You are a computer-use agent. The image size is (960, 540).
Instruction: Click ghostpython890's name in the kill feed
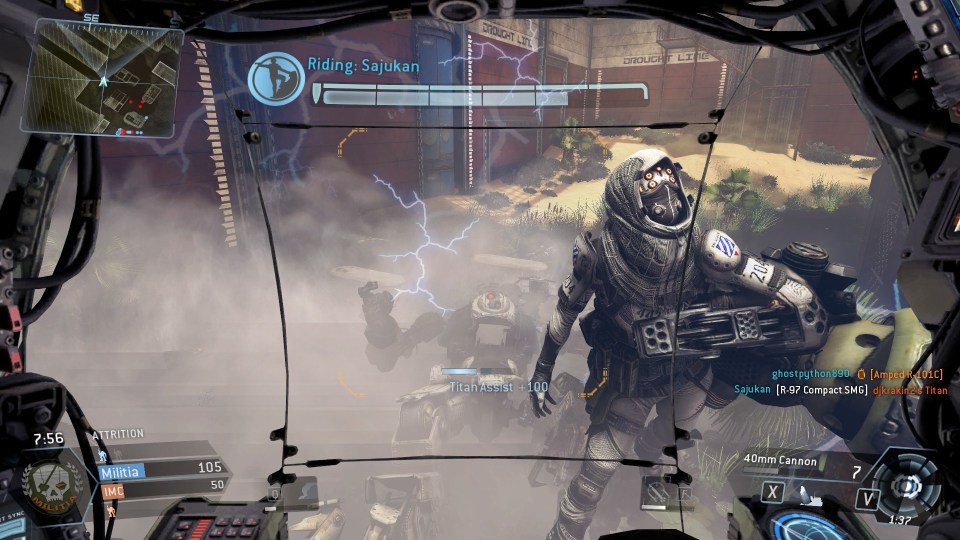pos(810,373)
